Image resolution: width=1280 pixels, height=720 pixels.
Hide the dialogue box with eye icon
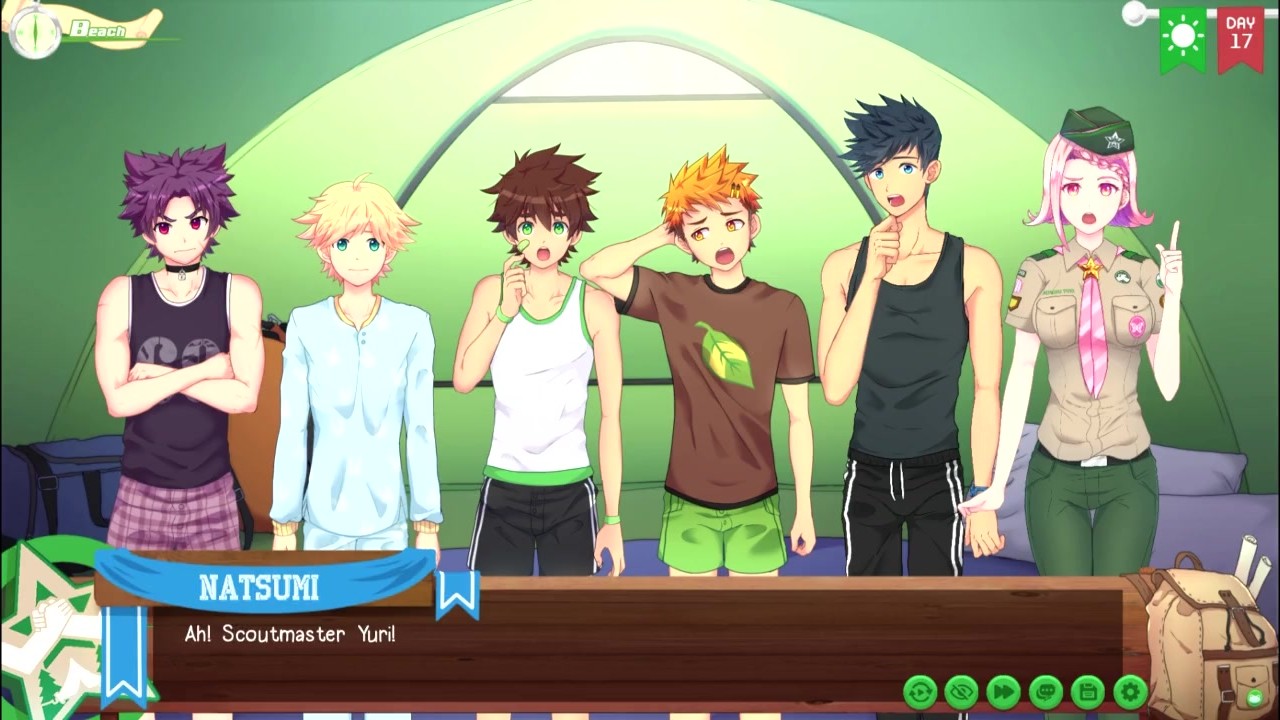(962, 691)
